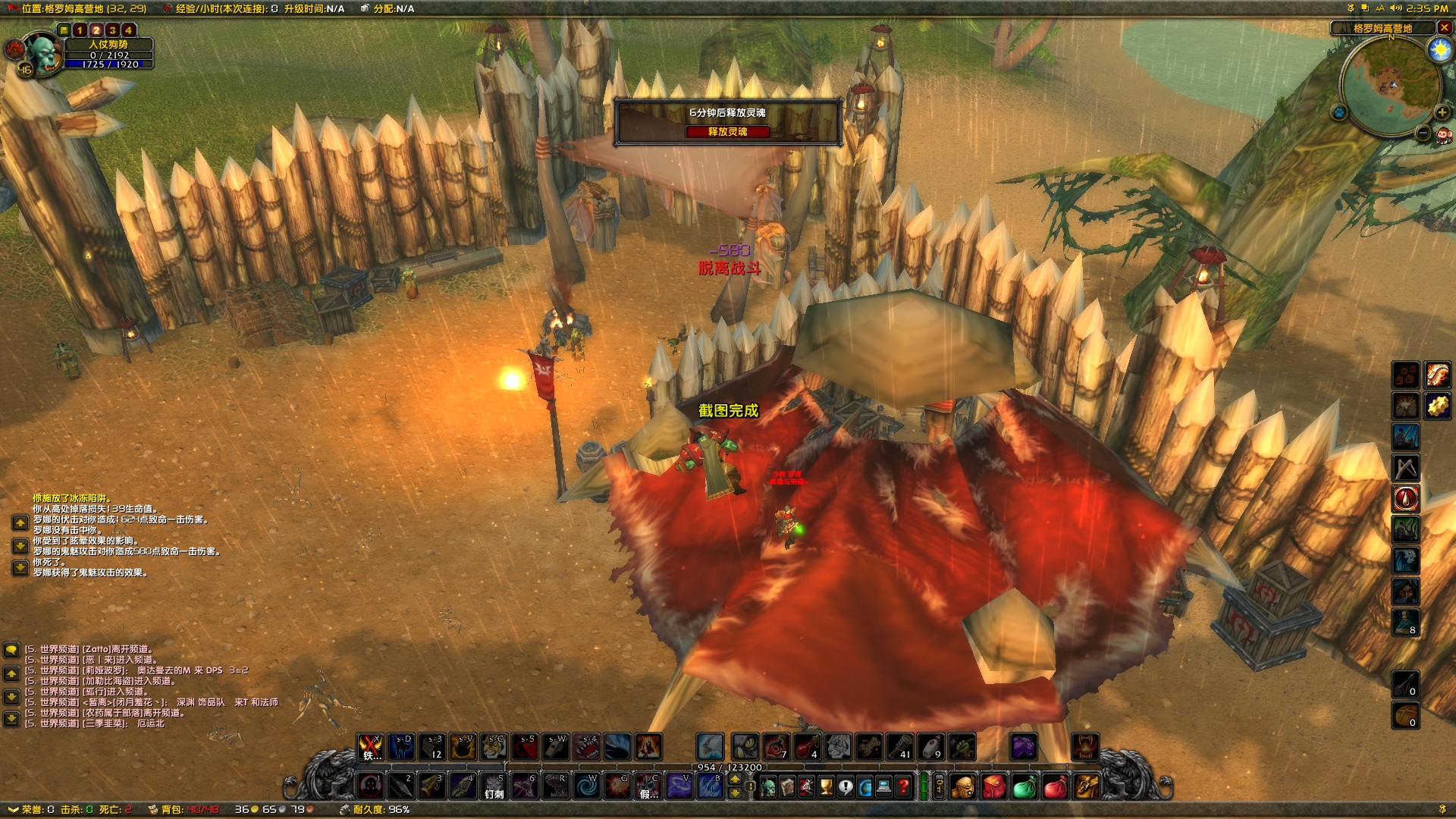
Task: Open the orc character info micro button
Action: click(x=767, y=786)
